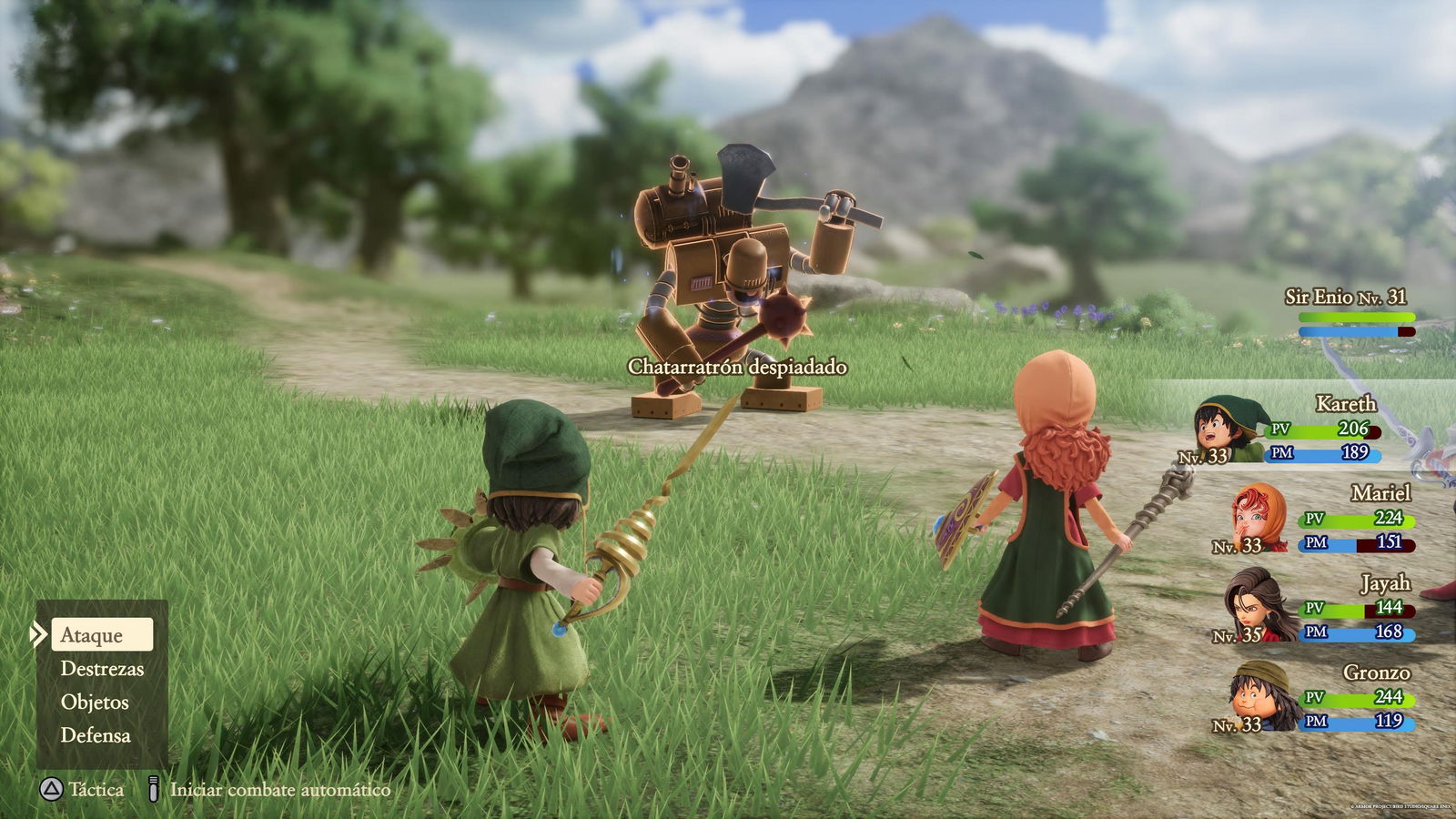Screen dimensions: 1456x819
Task: Click Sir Enio's health bar
Action: 1357,315
